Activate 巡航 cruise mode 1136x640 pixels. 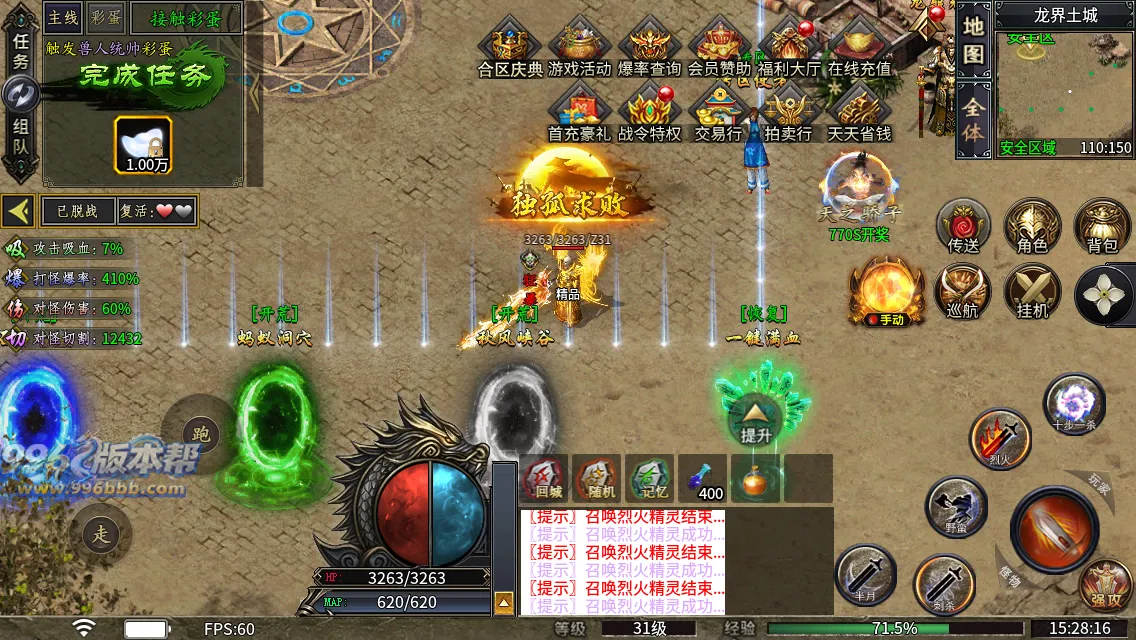[x=963, y=292]
